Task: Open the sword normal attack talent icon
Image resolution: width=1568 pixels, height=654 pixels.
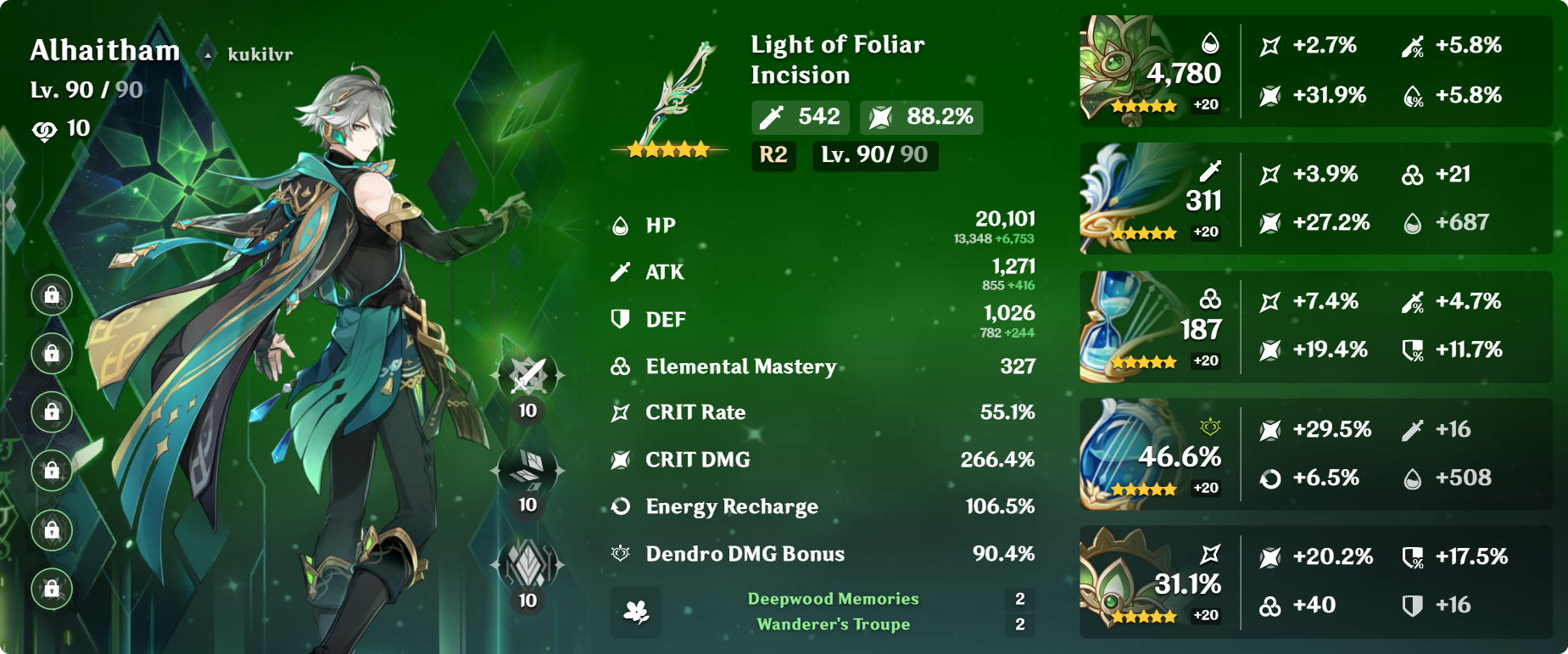Action: pyautogui.click(x=527, y=375)
